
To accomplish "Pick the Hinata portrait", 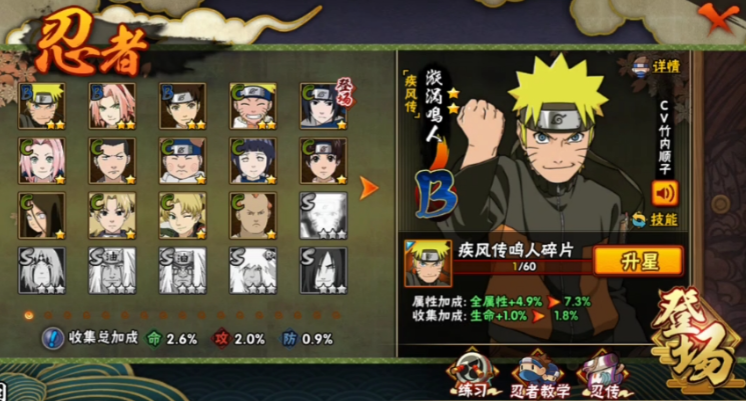I will (252, 160).
